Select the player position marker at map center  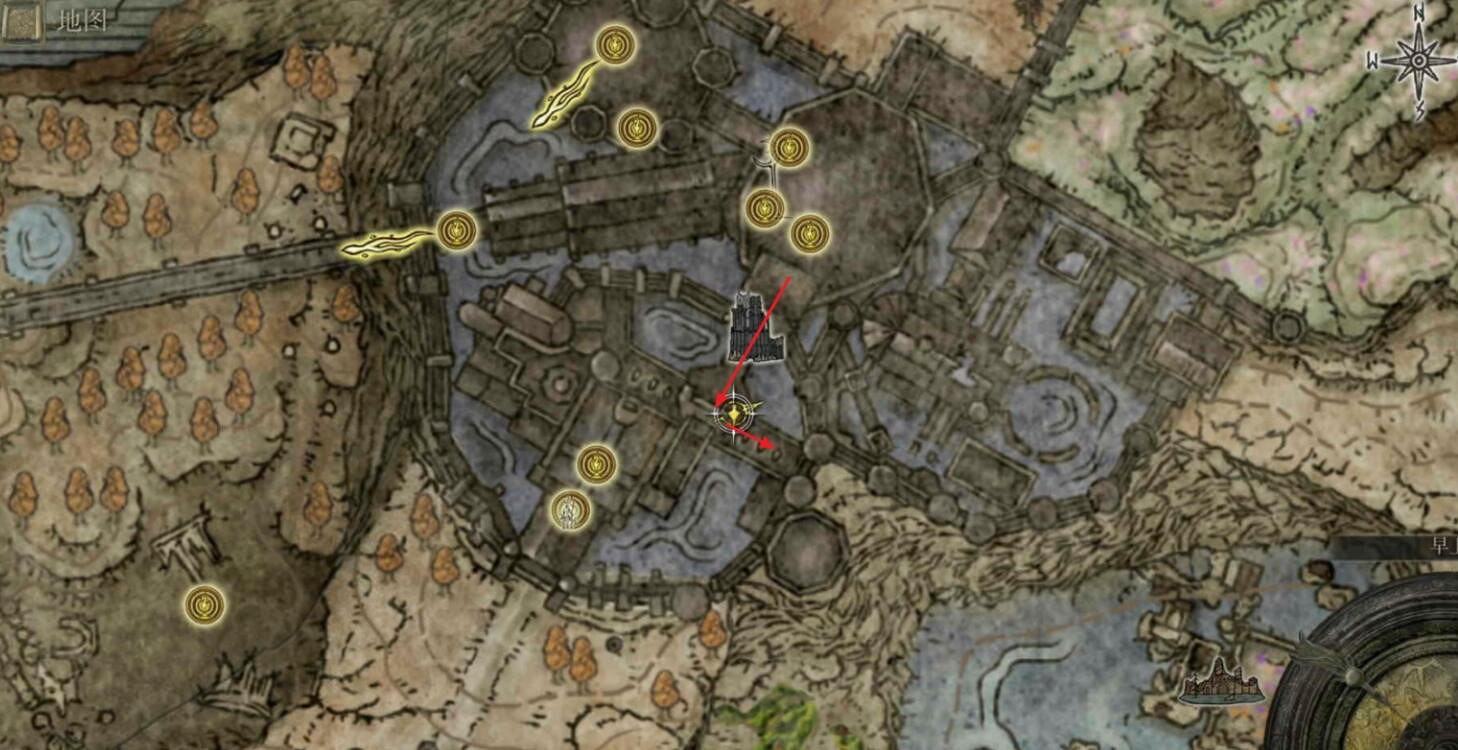click(735, 414)
